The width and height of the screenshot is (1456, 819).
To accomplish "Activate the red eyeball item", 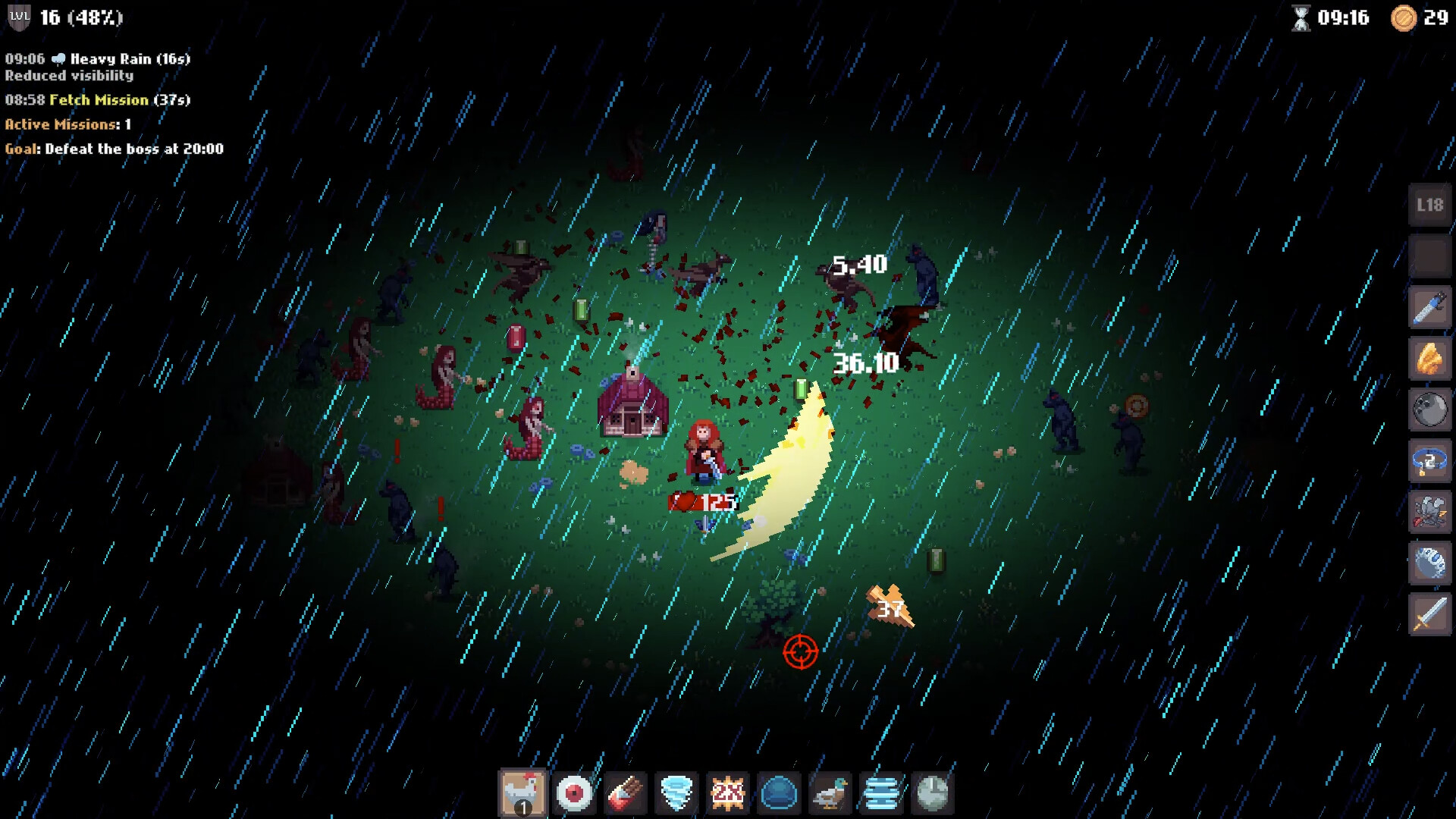I will [574, 793].
